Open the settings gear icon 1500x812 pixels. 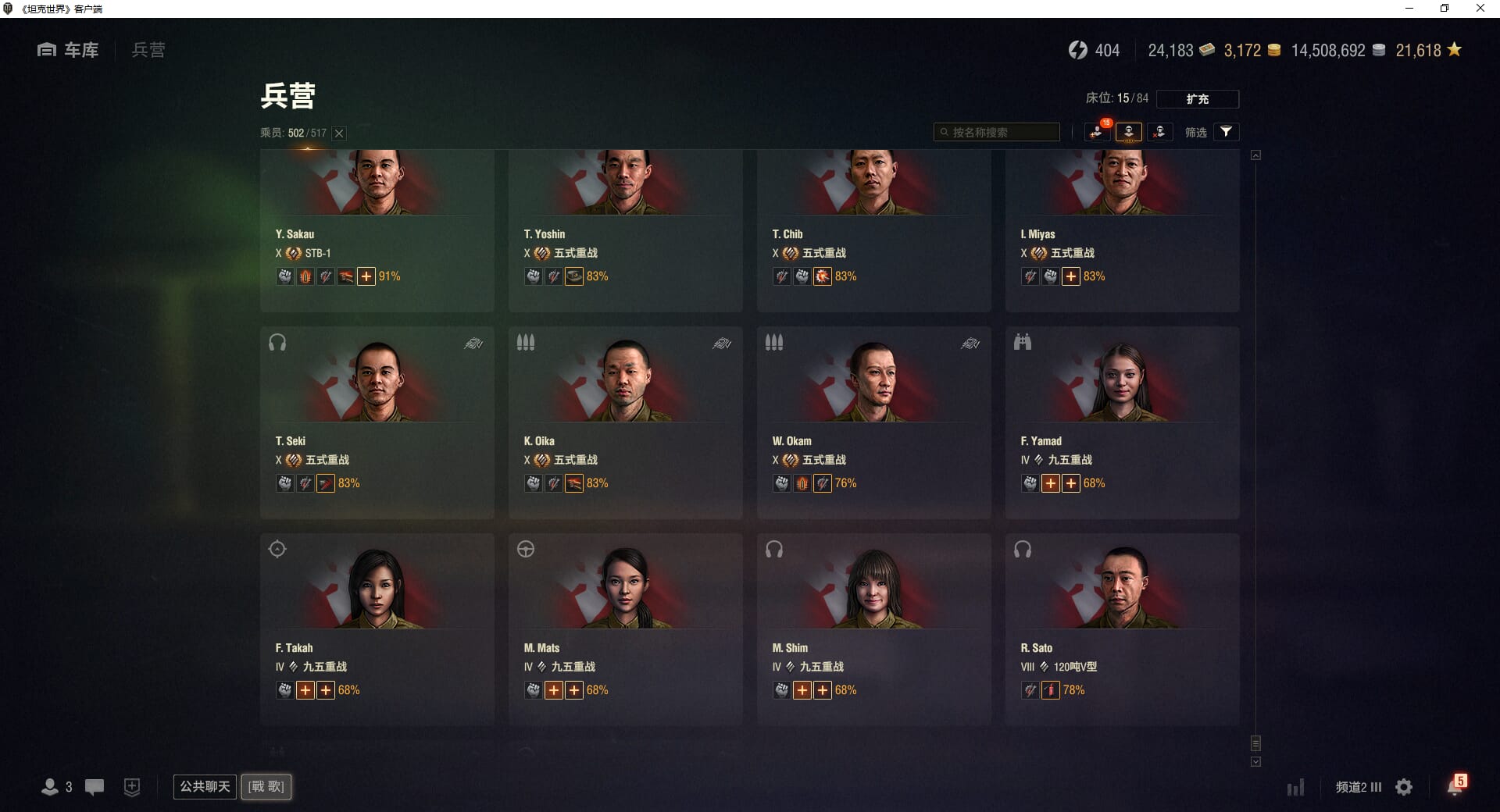point(1404,787)
